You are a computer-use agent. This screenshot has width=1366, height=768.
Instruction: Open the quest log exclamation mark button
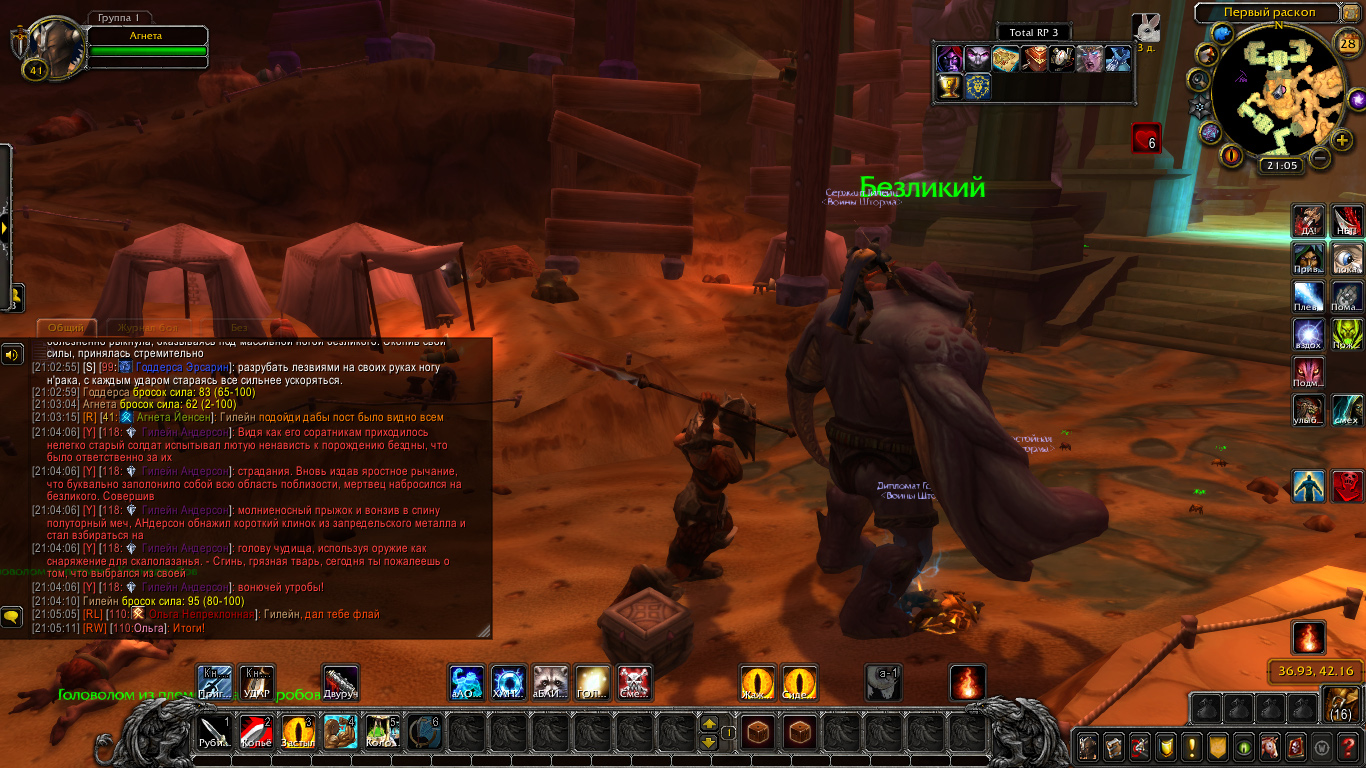pyautogui.click(x=1191, y=747)
